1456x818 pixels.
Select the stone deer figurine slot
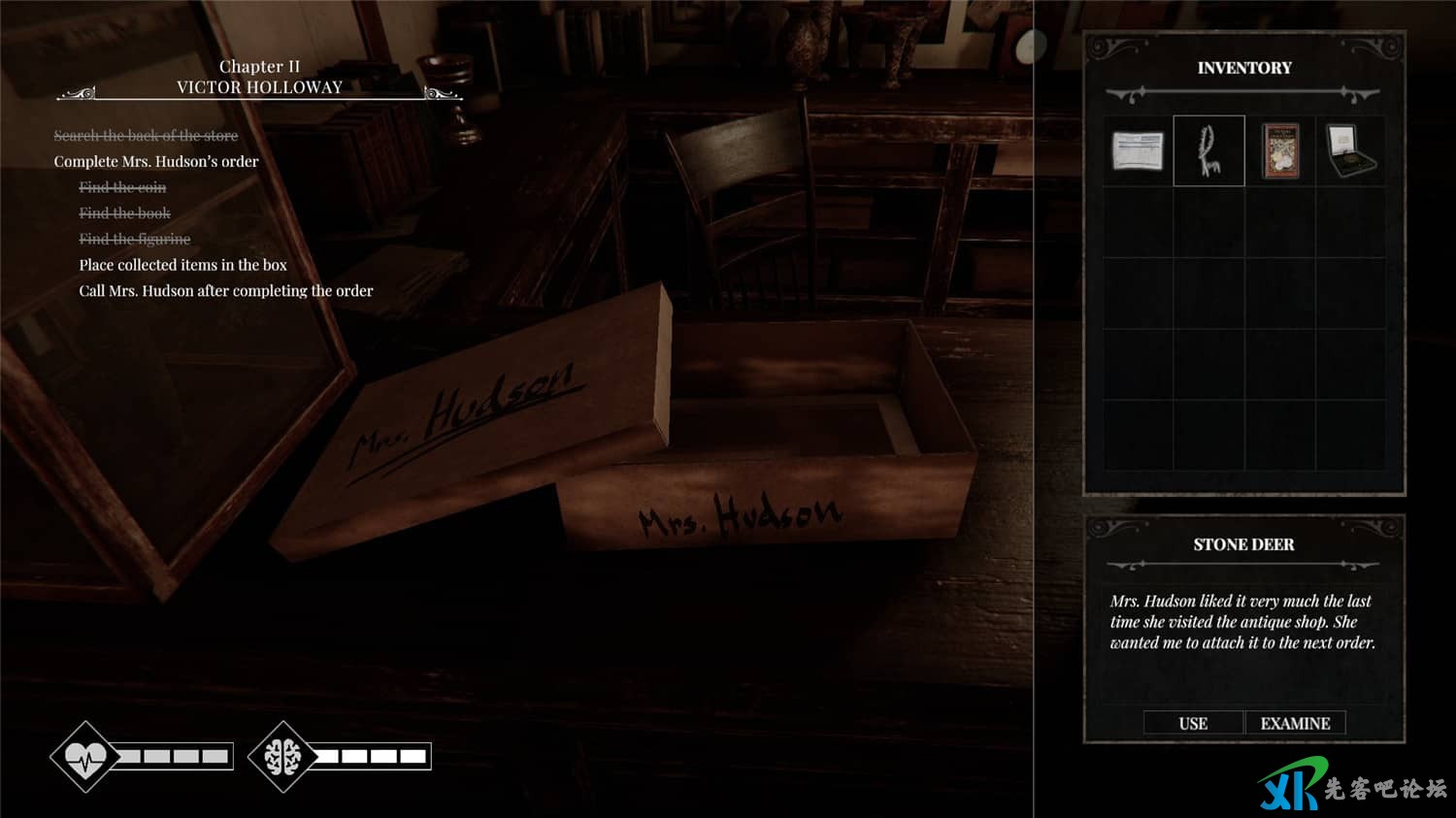(1208, 151)
